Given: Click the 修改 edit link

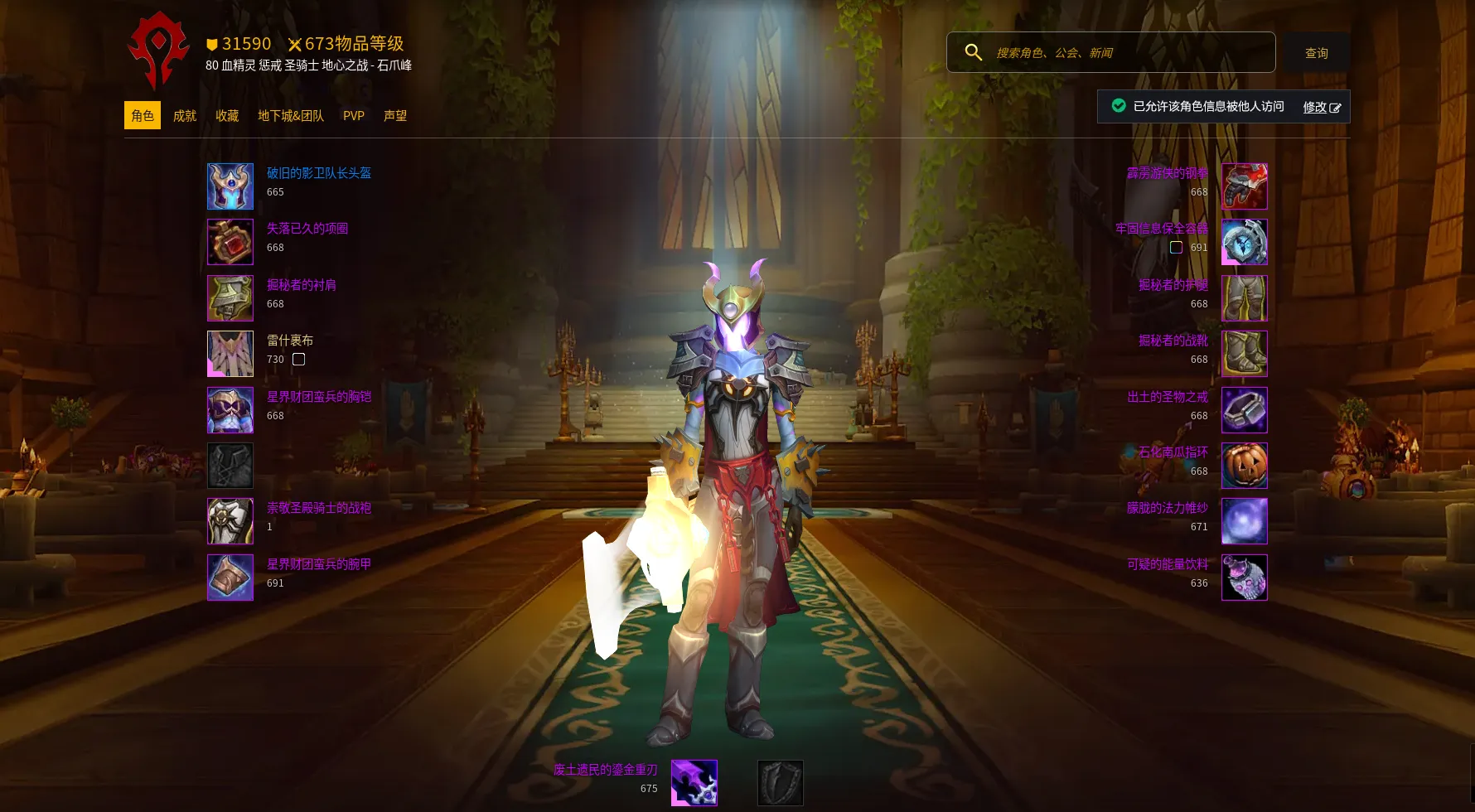Looking at the screenshot, I should tap(1321, 107).
